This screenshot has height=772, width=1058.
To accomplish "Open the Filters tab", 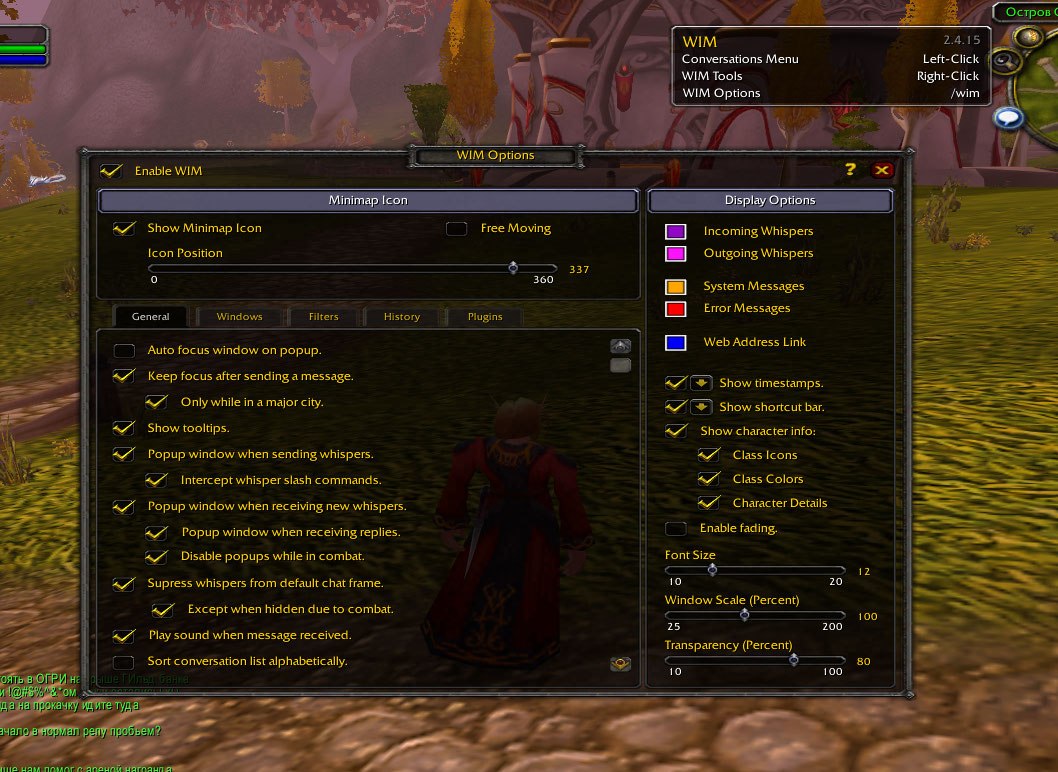I will (x=323, y=317).
